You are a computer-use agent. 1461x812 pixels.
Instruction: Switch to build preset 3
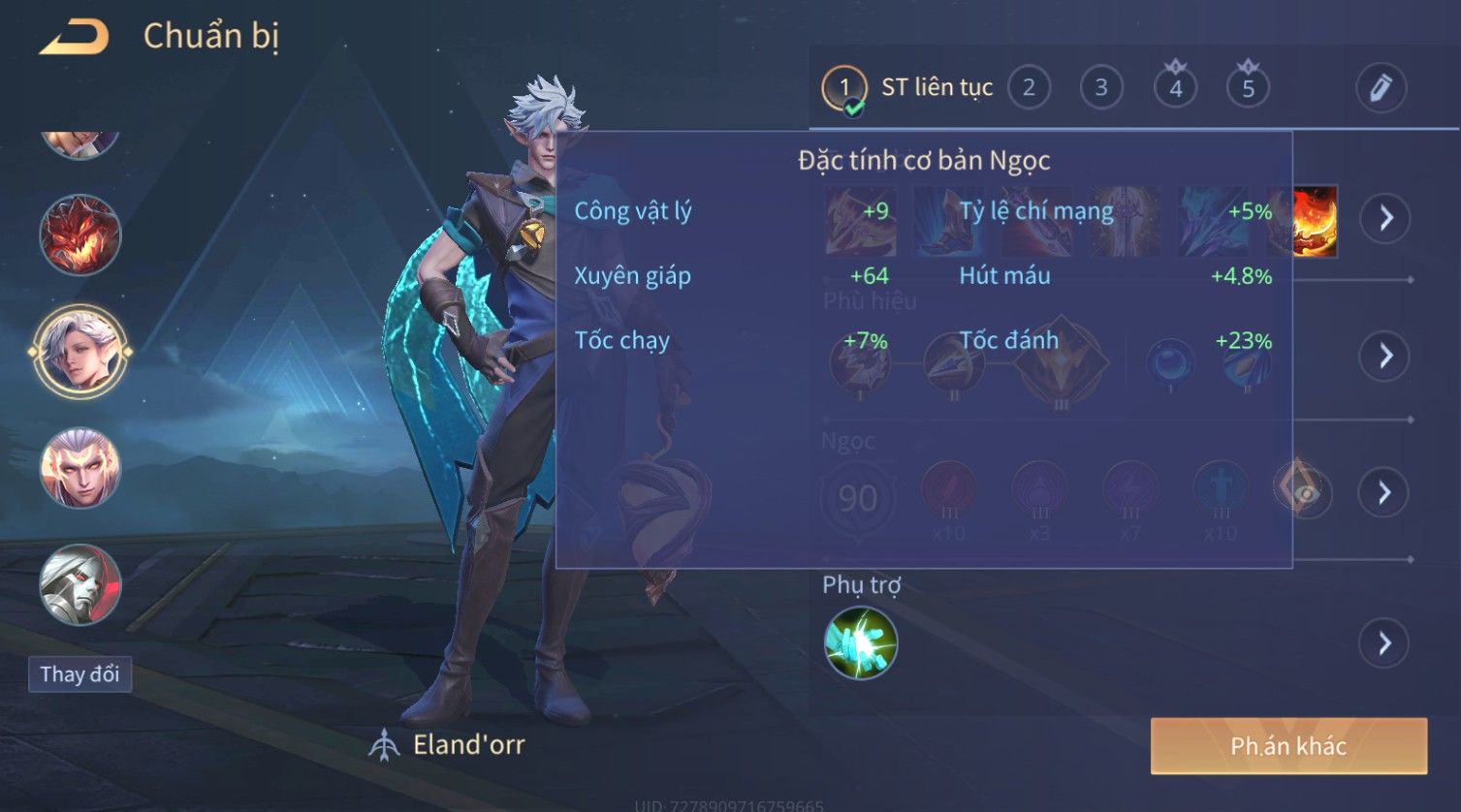click(1101, 88)
